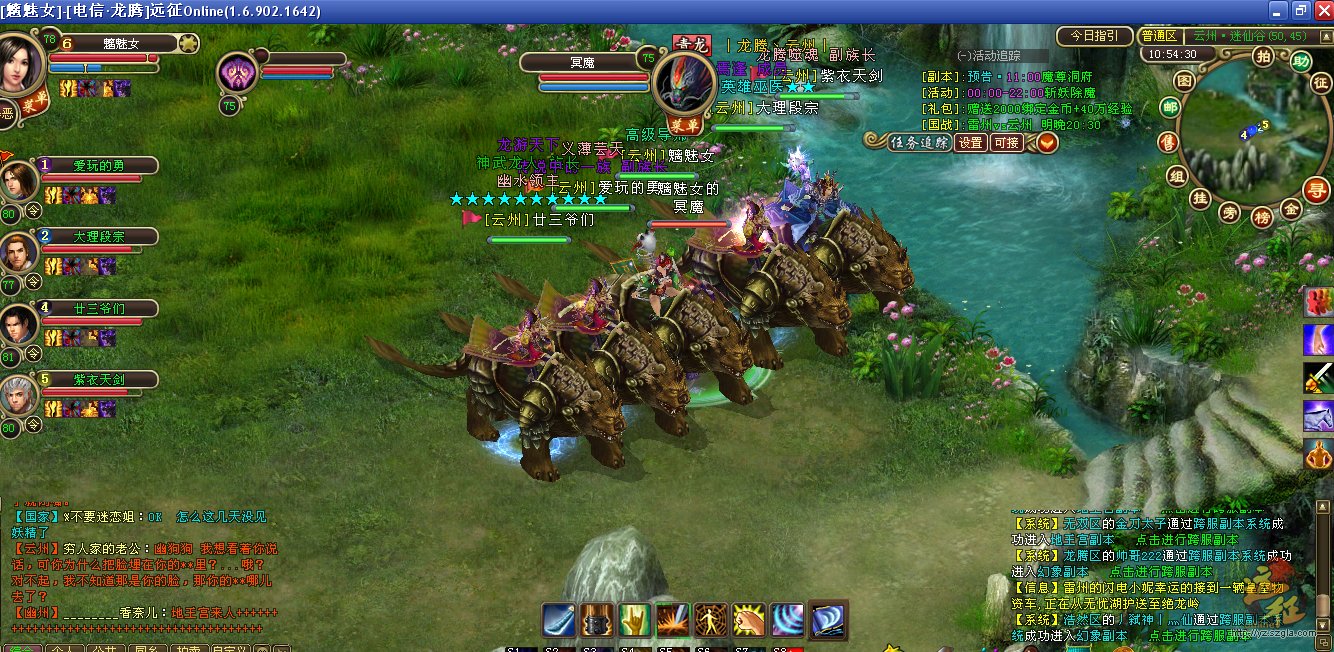
Task: Open the 组 team button by minimap
Action: (x=1177, y=177)
